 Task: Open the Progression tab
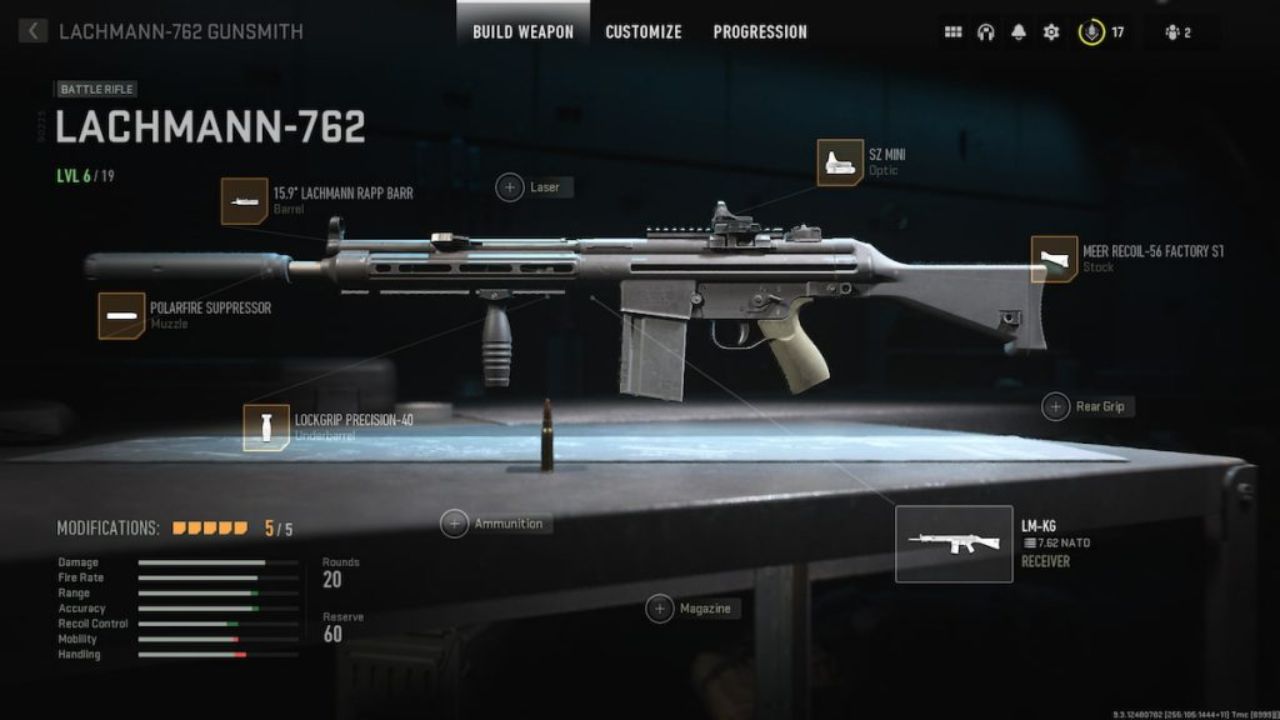point(760,31)
